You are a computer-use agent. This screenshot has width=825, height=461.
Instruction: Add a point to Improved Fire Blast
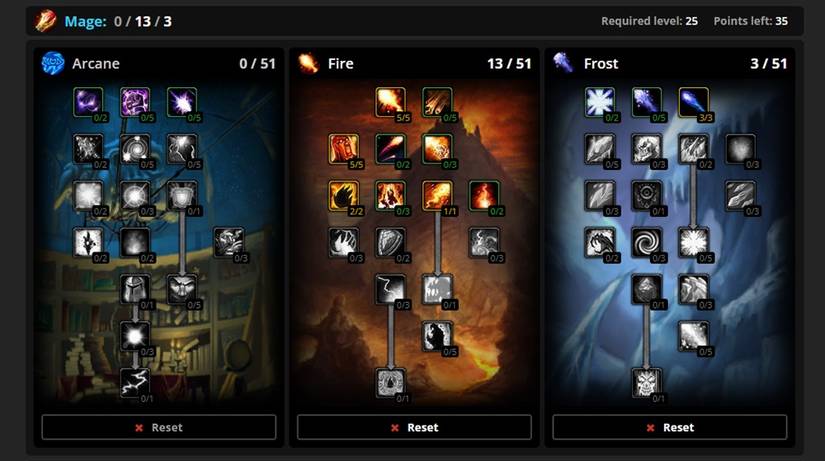coord(437,149)
